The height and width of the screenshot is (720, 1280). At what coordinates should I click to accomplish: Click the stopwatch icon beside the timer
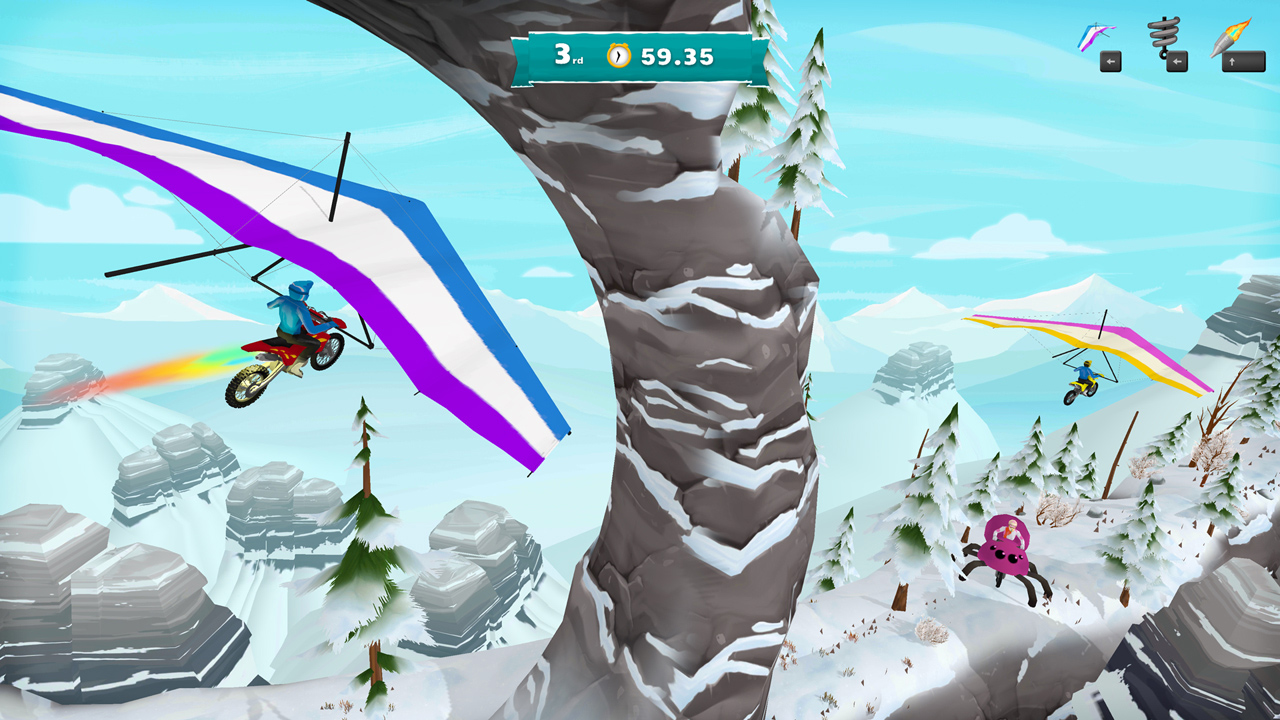(619, 53)
